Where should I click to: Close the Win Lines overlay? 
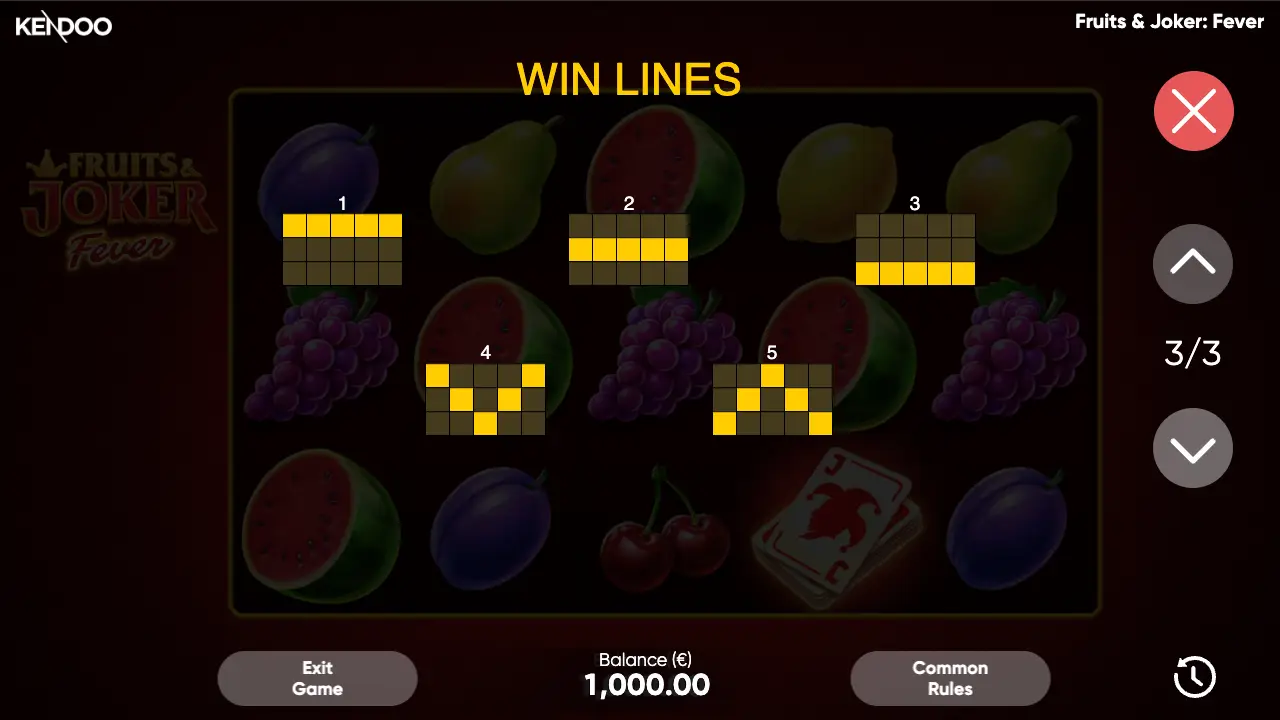coord(1192,110)
